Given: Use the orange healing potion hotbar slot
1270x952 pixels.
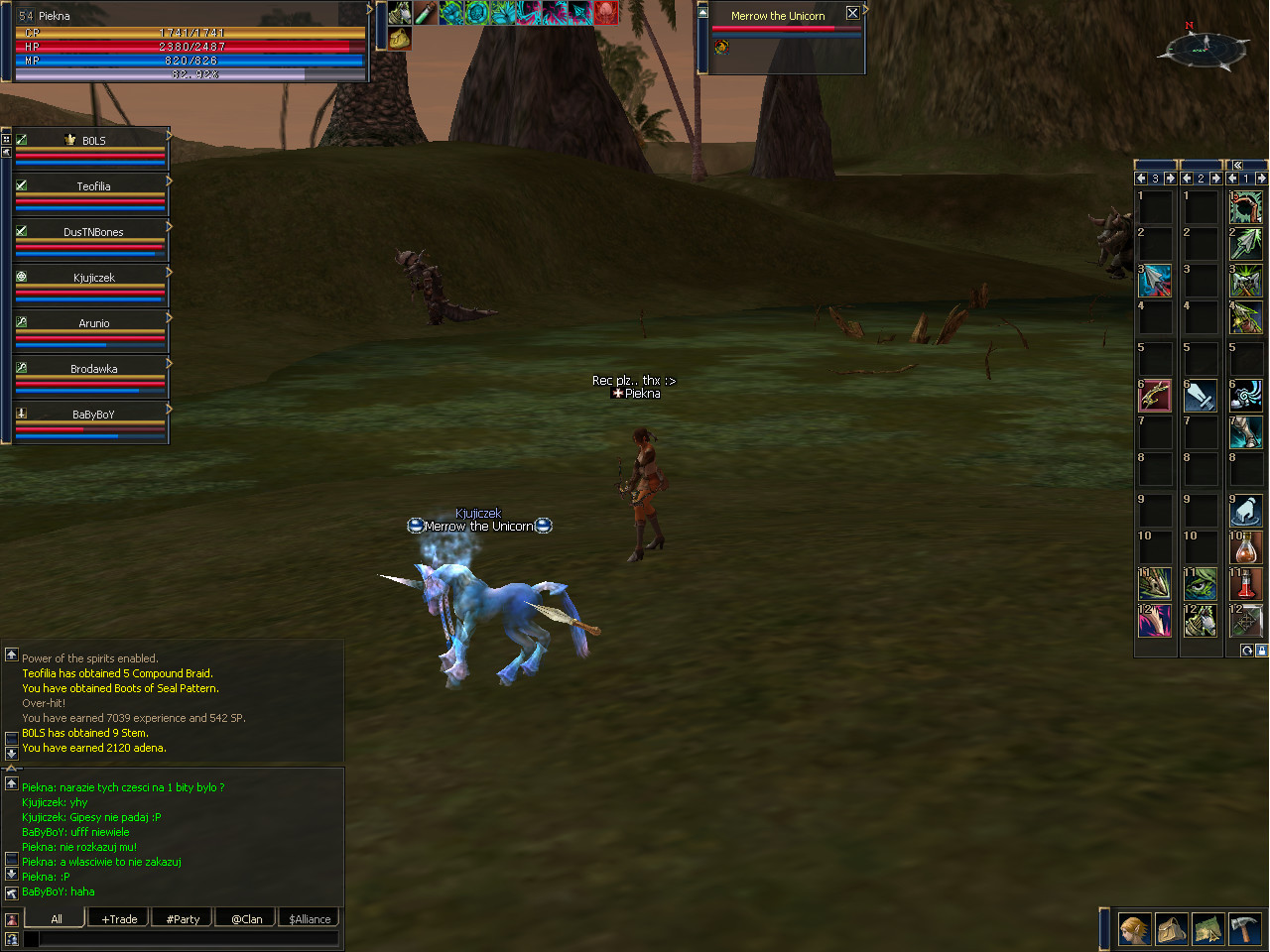Looking at the screenshot, I should tap(1246, 547).
